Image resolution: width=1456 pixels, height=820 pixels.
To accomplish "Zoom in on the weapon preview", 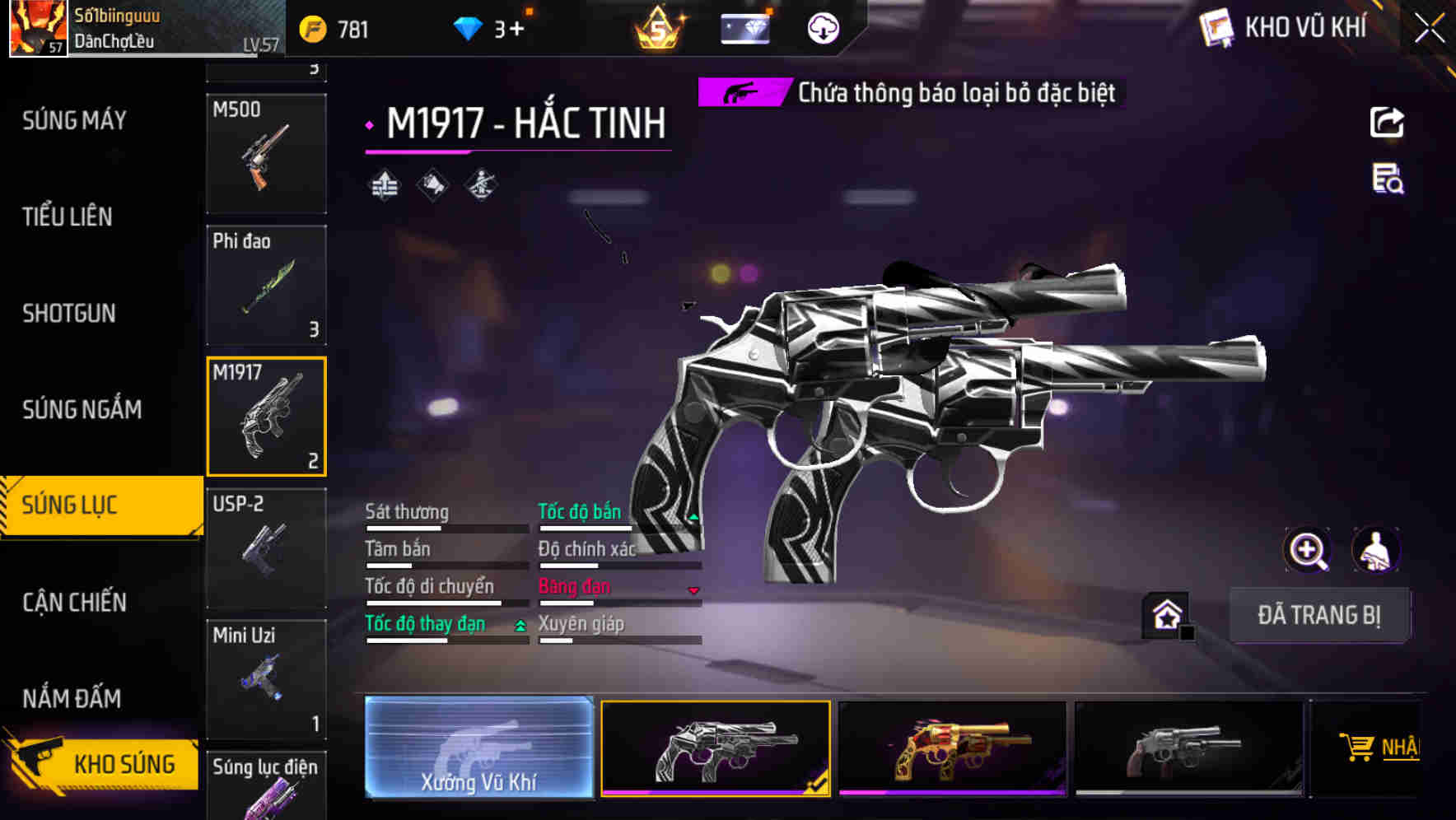I will [x=1307, y=550].
